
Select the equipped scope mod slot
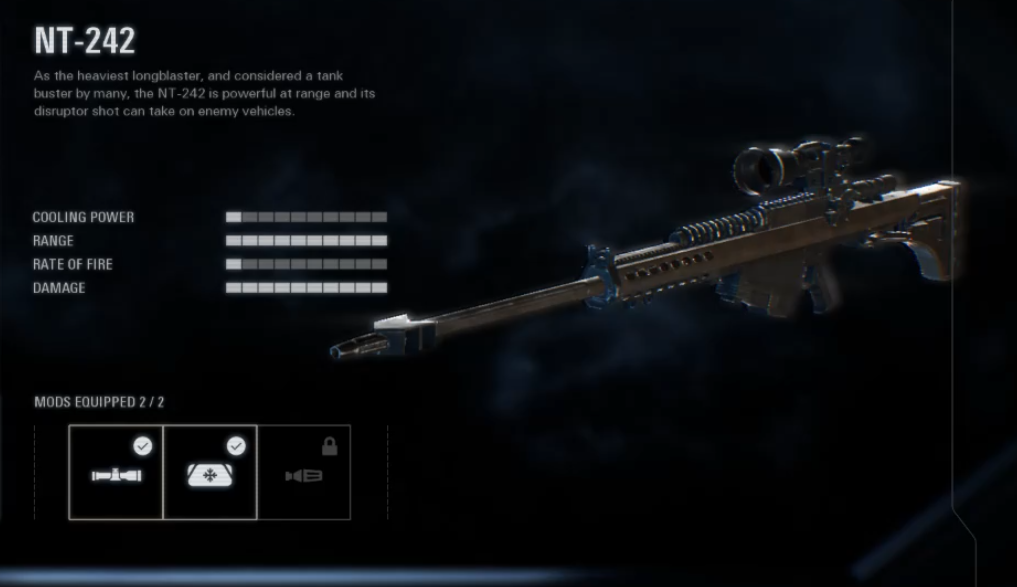coord(116,472)
